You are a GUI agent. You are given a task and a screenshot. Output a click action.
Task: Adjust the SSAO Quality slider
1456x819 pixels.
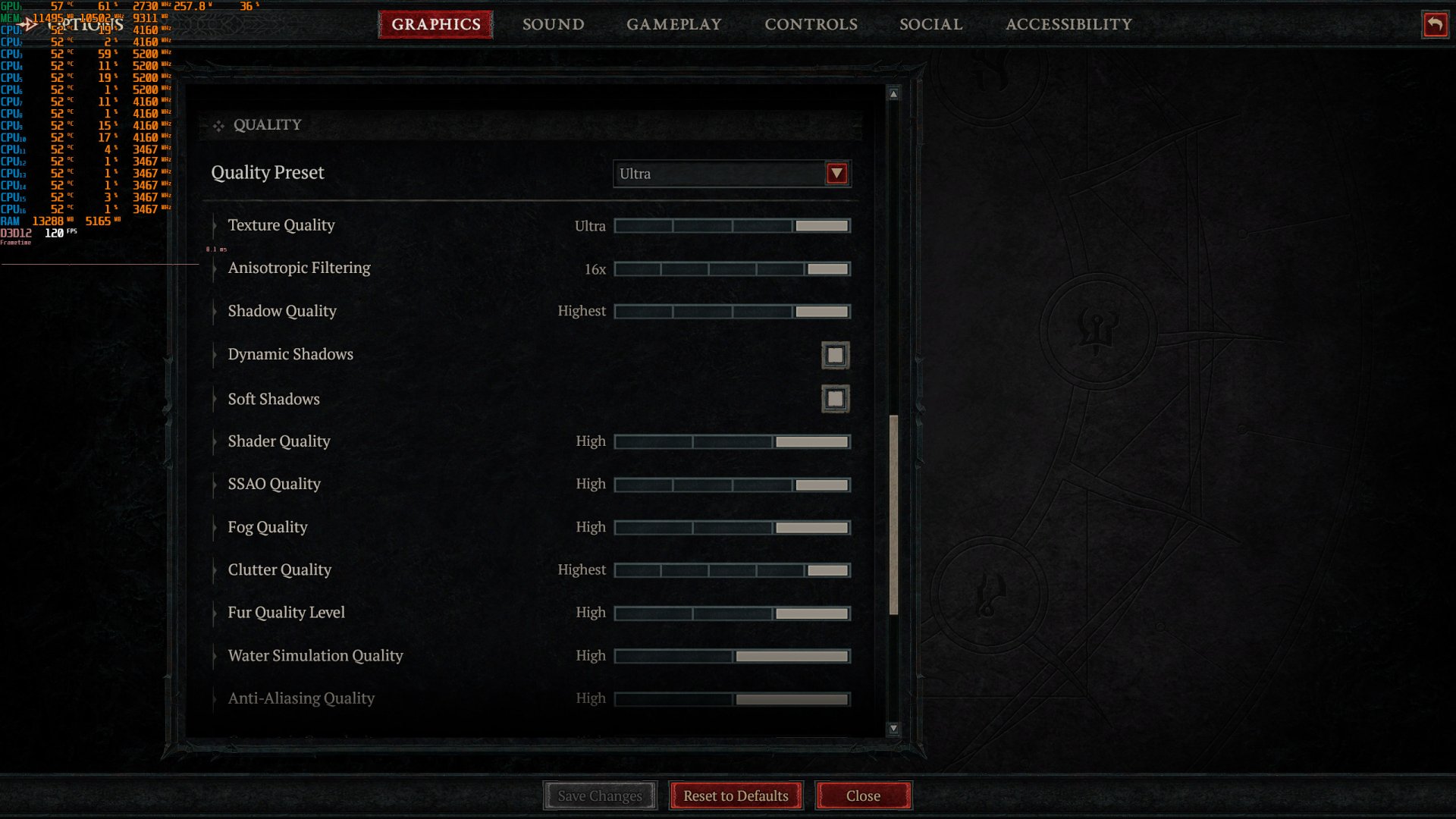pos(731,485)
